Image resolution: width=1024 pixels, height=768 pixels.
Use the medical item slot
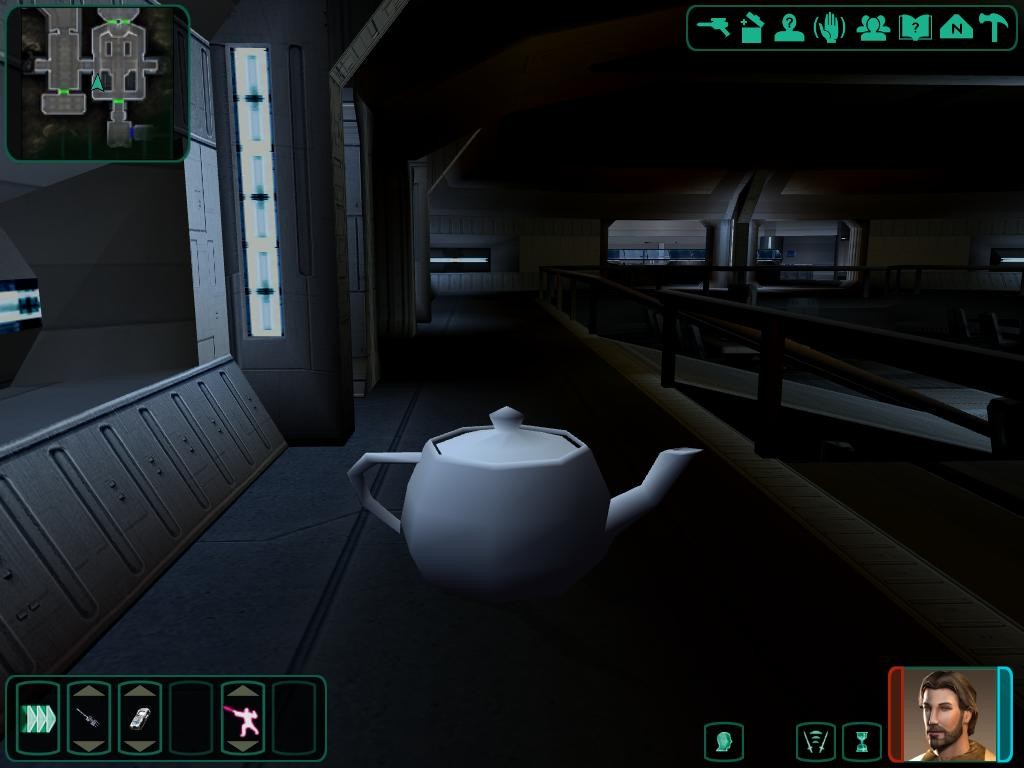click(x=89, y=718)
